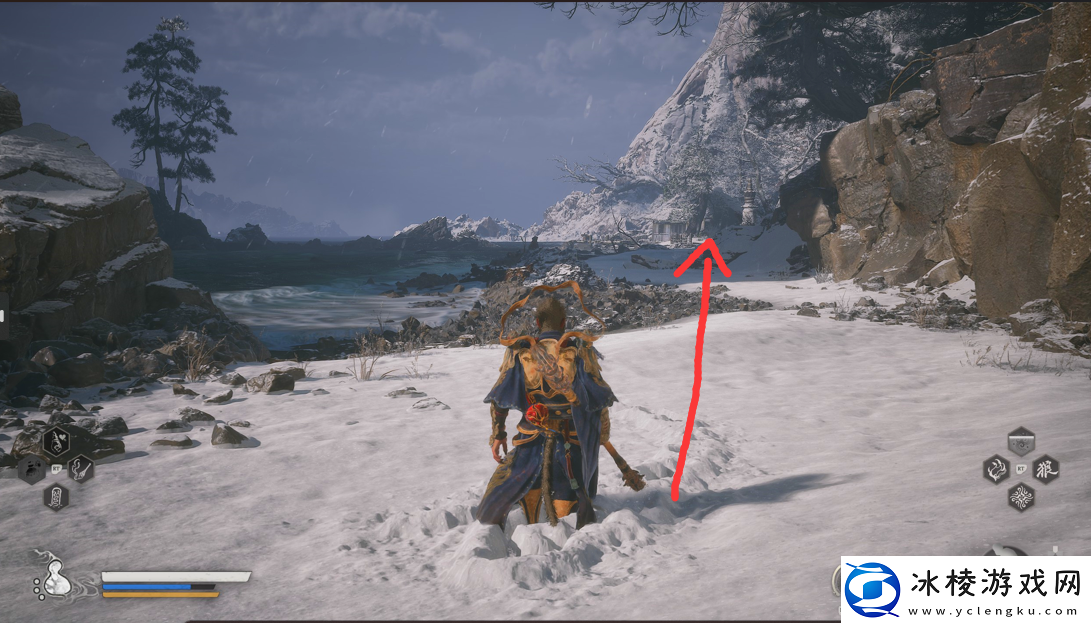The height and width of the screenshot is (623, 1091).
Task: Select the hand-with-heart item slot
Action: pos(56,440)
